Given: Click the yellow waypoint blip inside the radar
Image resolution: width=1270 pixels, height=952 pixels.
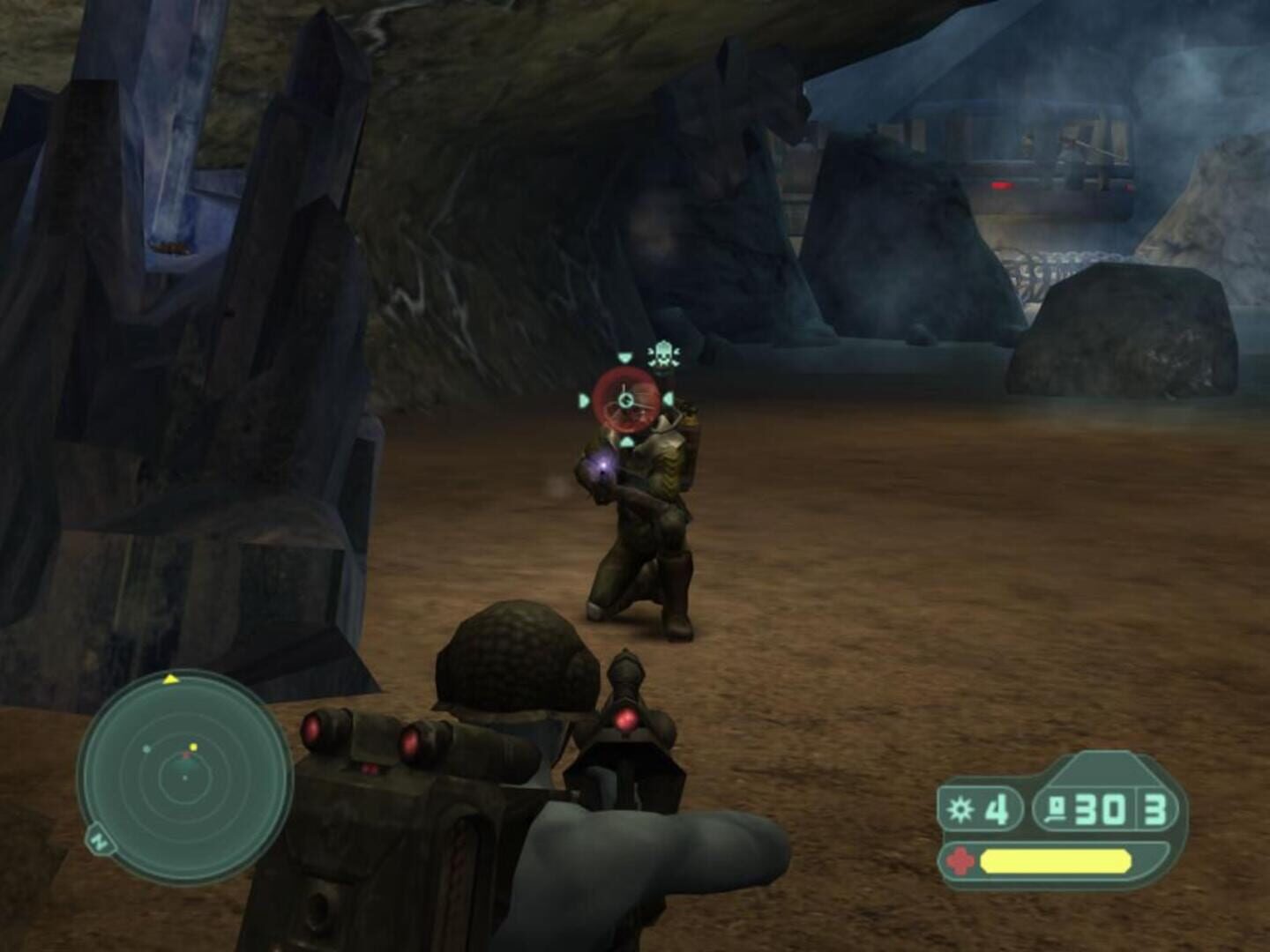Looking at the screenshot, I should [x=193, y=747].
